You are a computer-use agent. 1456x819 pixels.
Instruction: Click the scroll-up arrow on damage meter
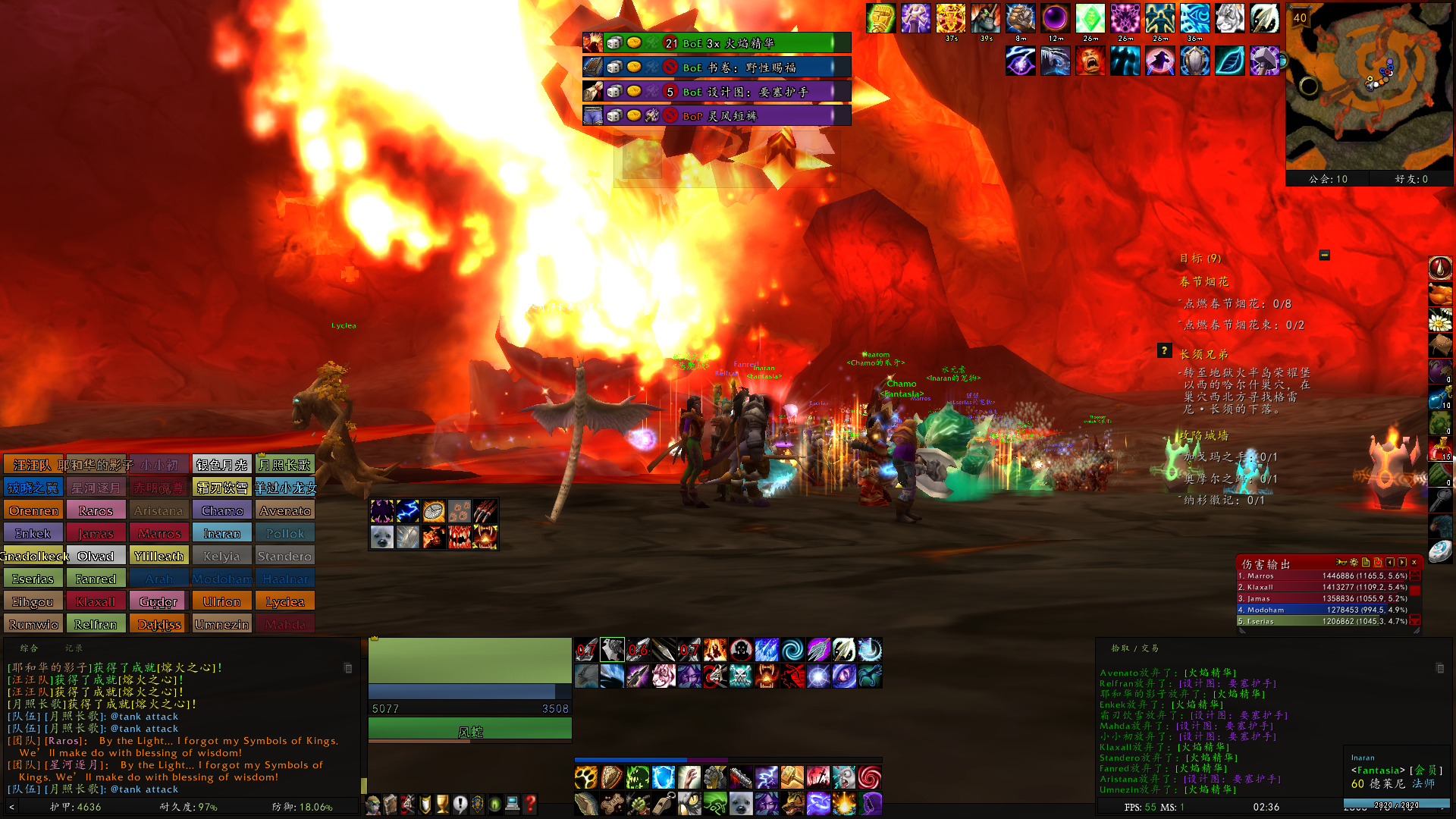click(1414, 576)
